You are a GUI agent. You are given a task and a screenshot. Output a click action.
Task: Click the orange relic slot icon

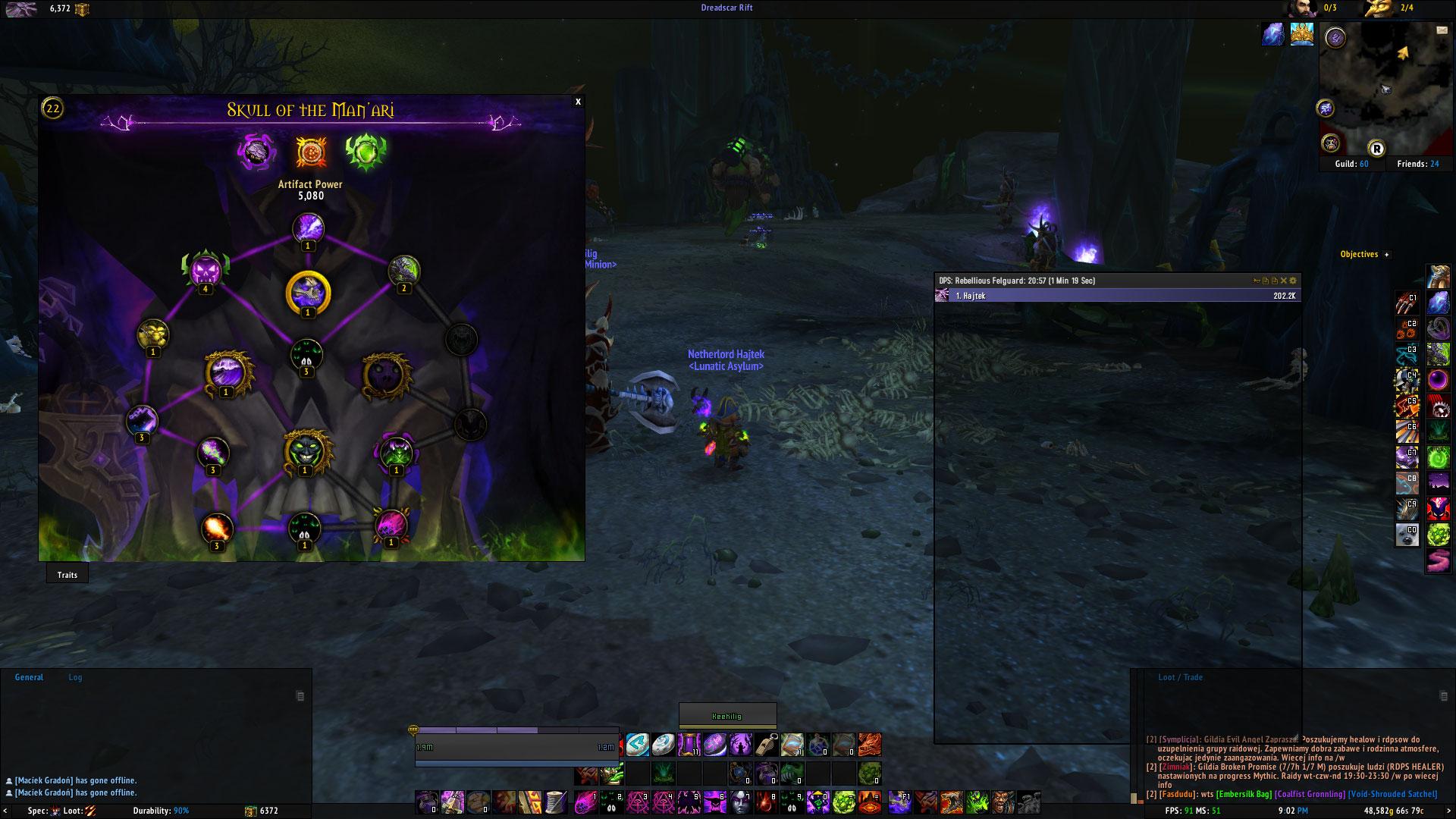310,152
